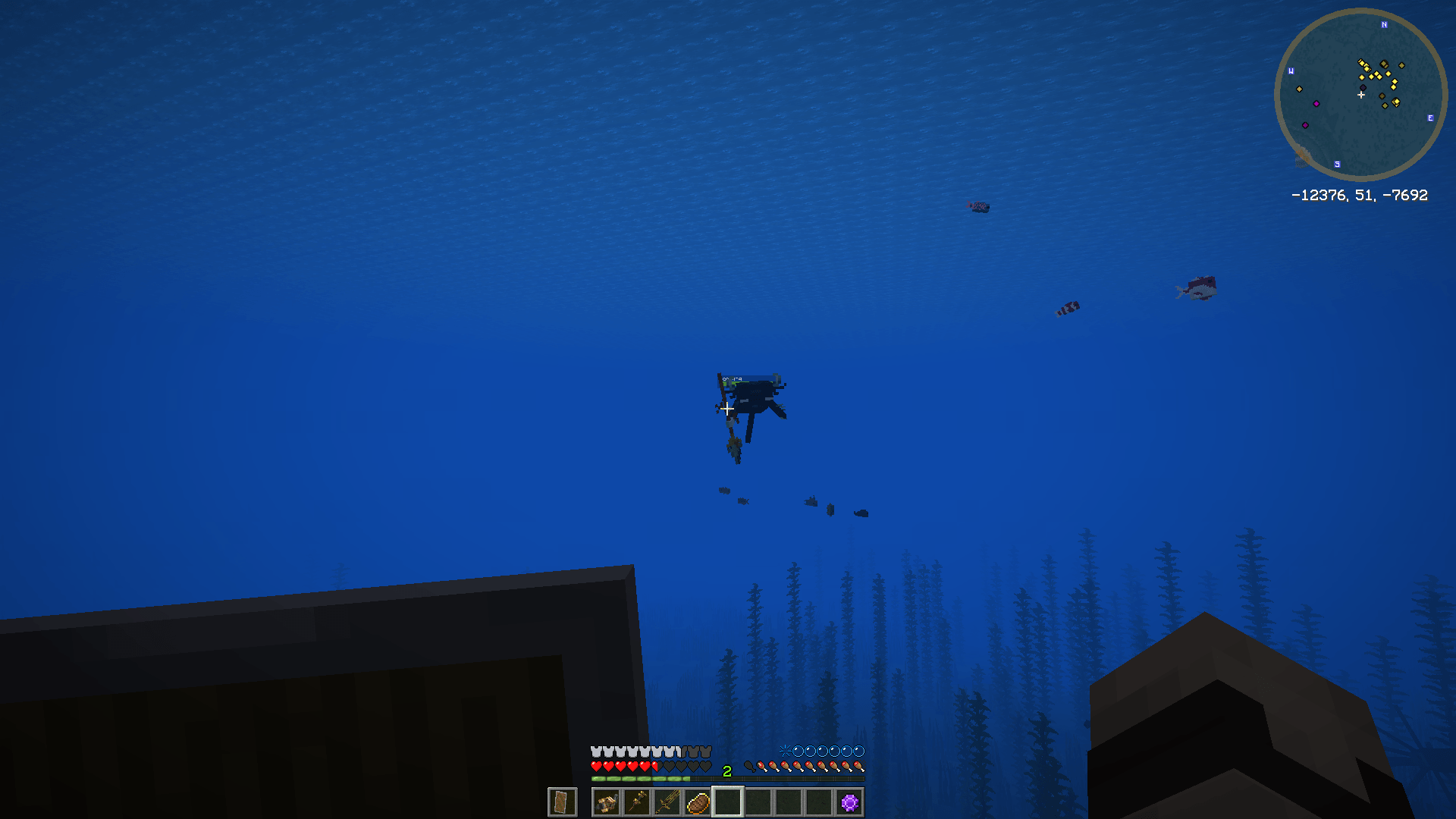
Task: Click the E marker on the minimap
Action: click(1430, 118)
